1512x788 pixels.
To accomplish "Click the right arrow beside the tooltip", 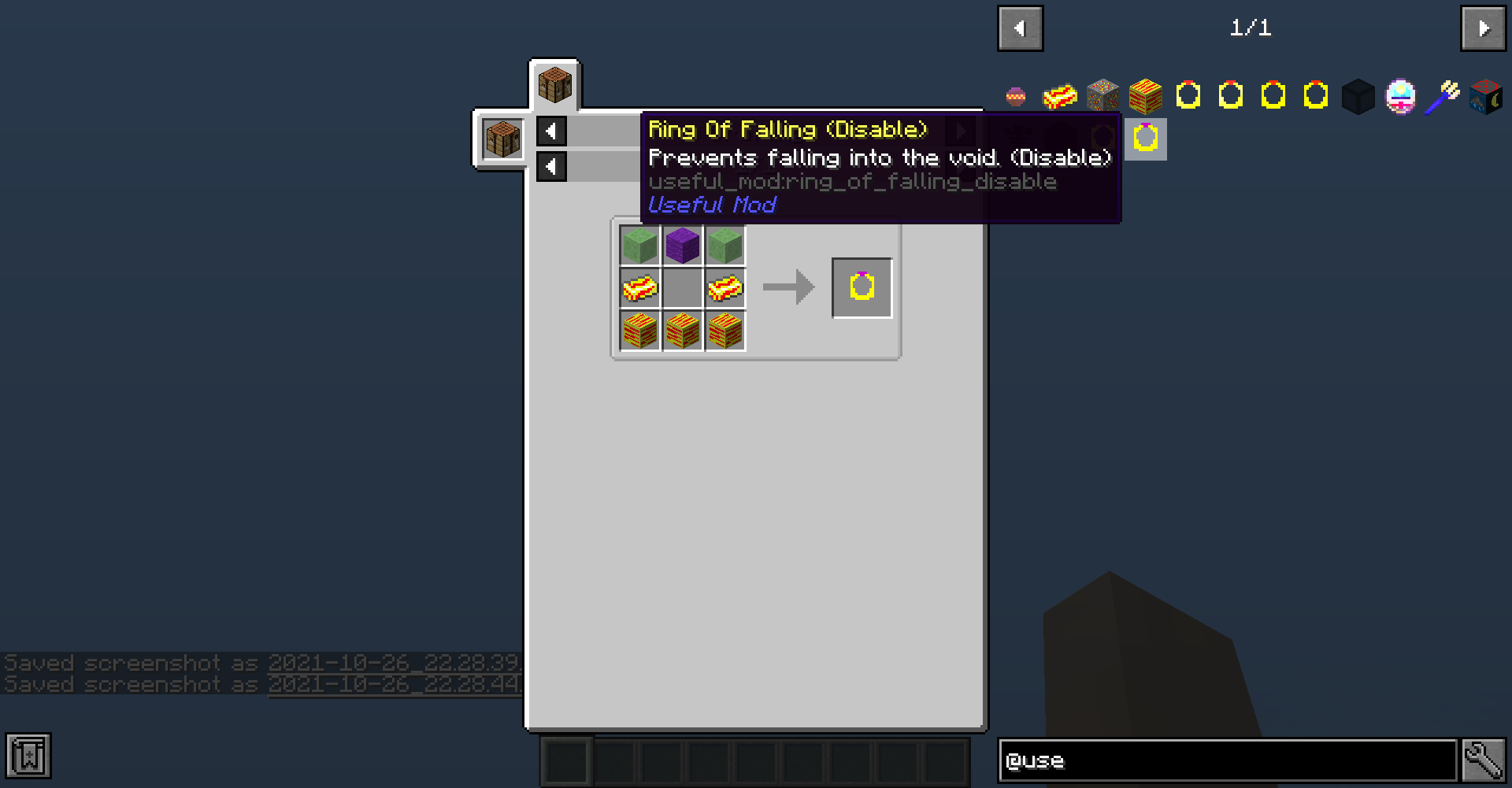I will click(961, 131).
